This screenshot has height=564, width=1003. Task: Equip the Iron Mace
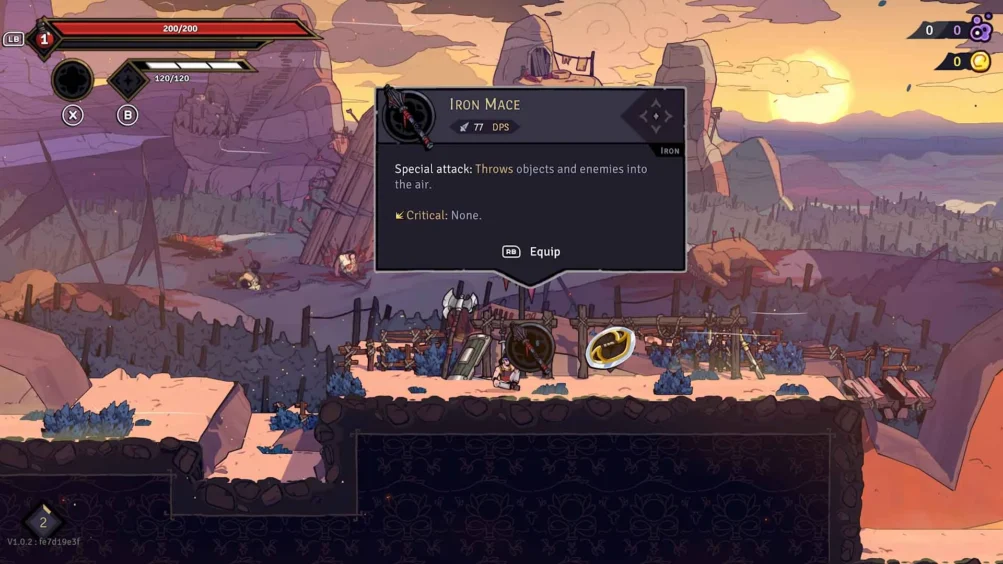coord(531,252)
